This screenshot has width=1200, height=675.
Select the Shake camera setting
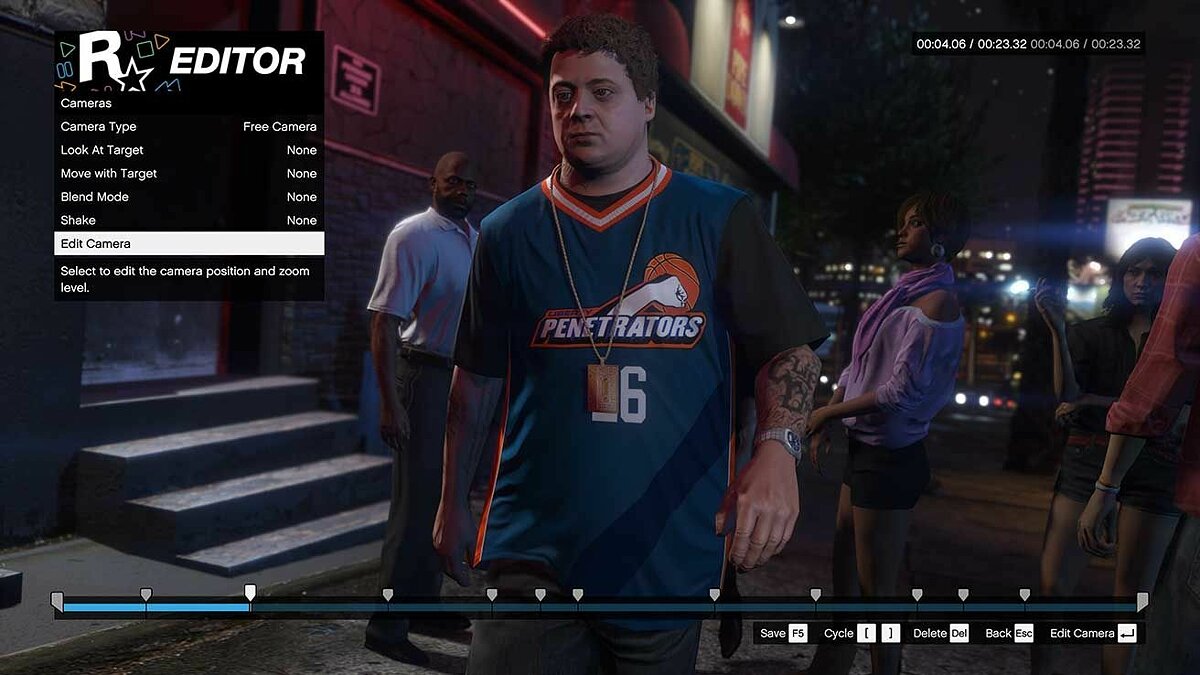188,220
